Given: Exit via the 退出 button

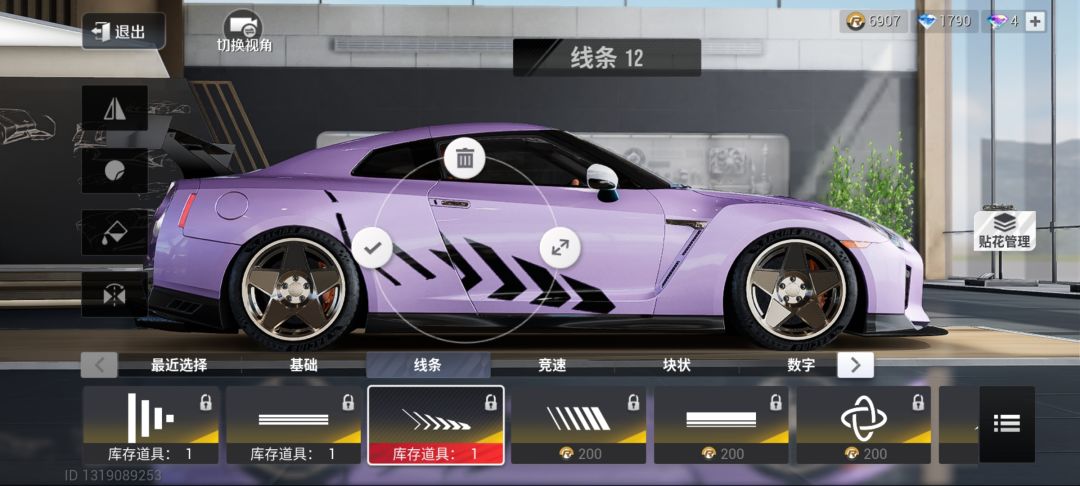Looking at the screenshot, I should pos(116,31).
